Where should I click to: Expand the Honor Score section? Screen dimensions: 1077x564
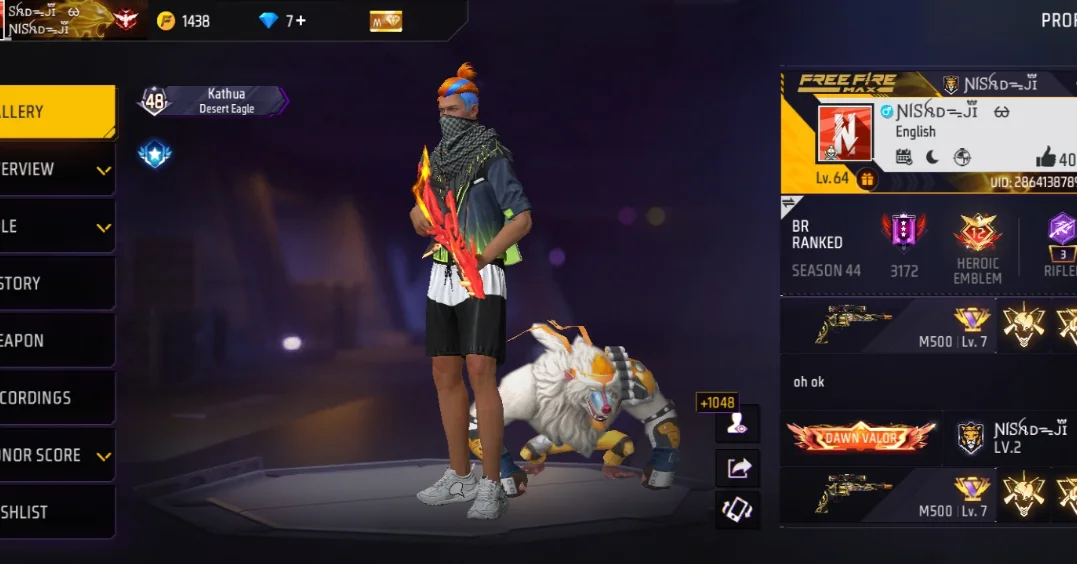coord(55,455)
